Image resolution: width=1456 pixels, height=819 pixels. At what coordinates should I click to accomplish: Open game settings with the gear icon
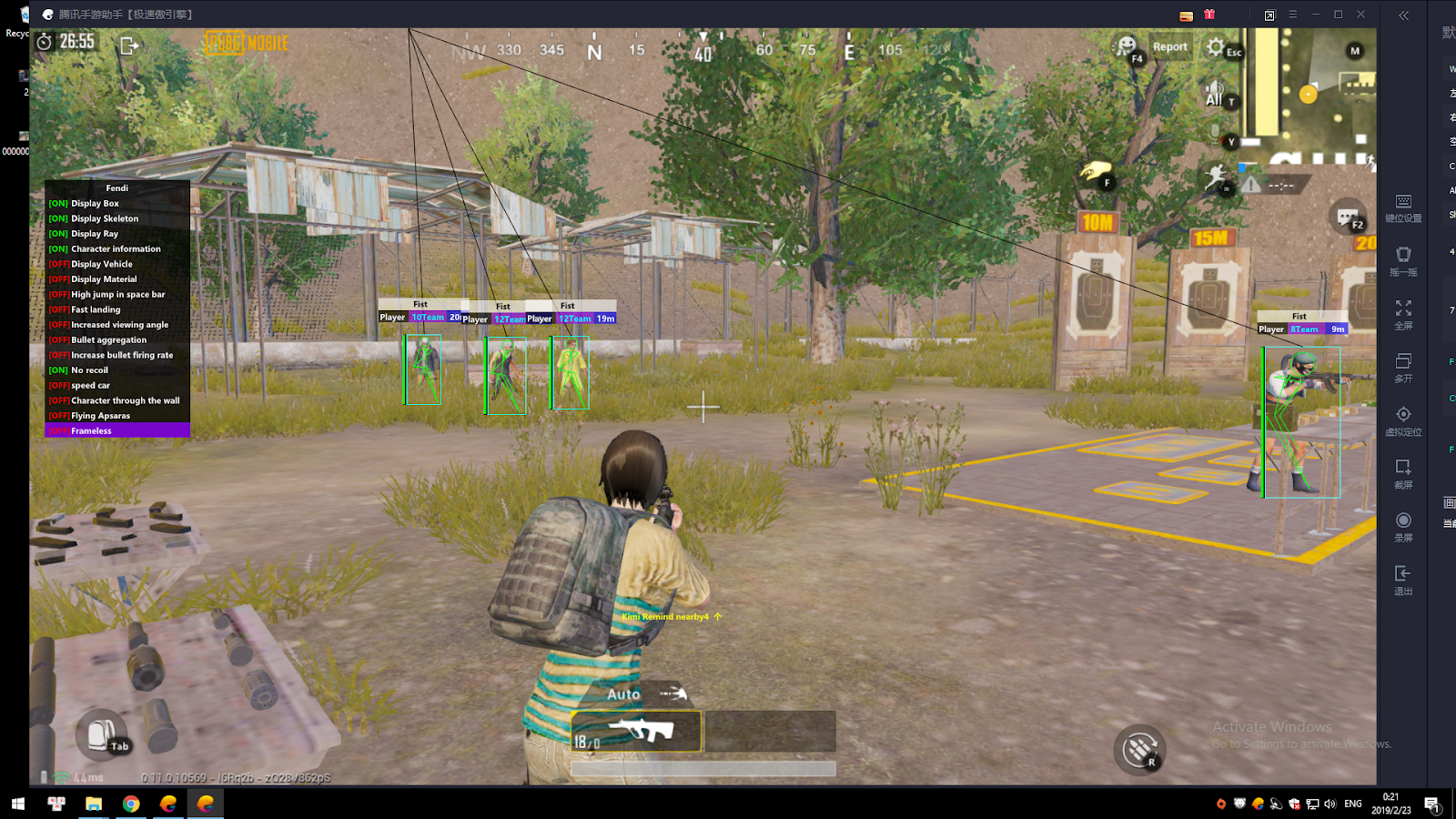coord(1217,47)
